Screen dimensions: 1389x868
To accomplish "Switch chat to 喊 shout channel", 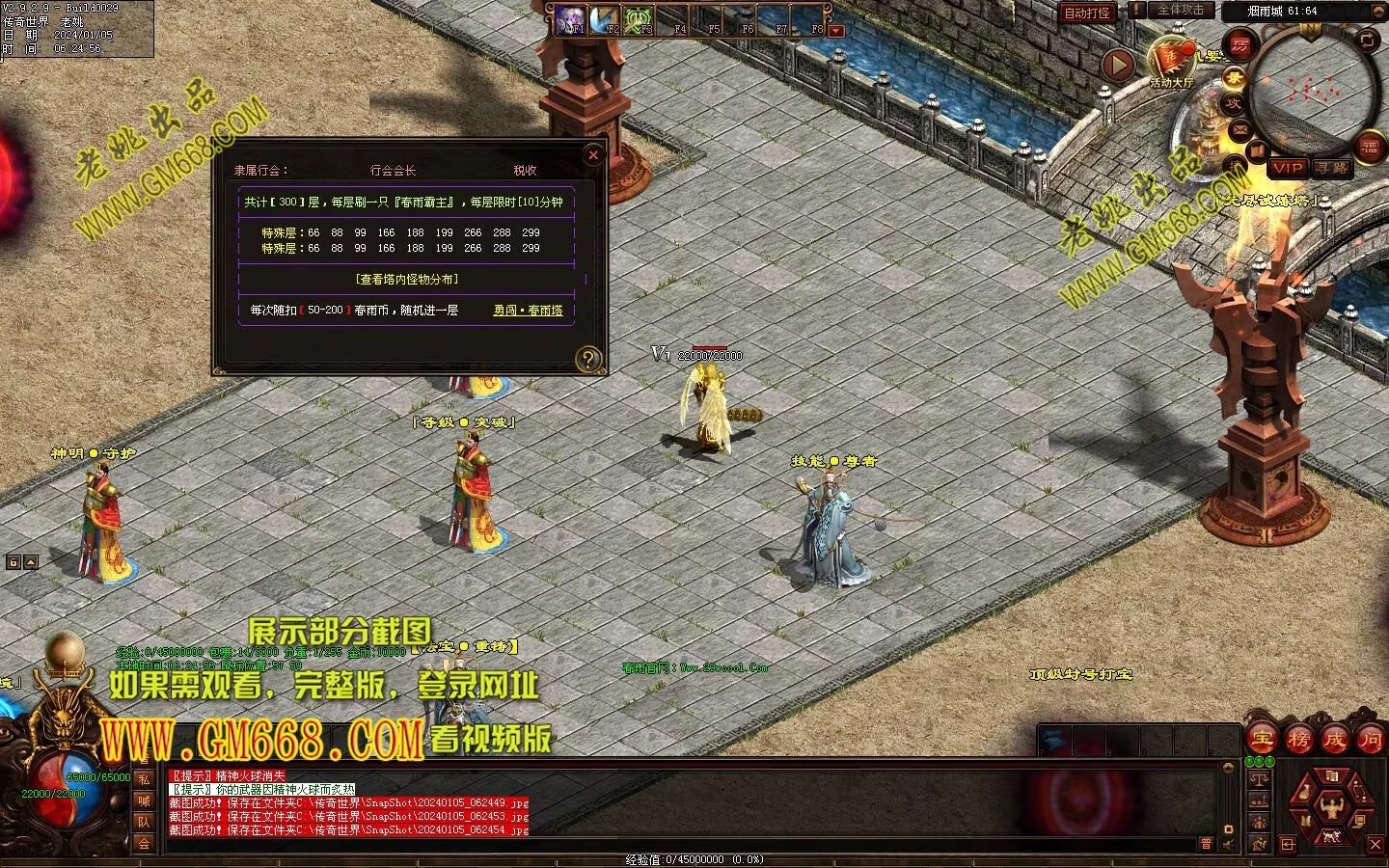I will pyautogui.click(x=144, y=800).
